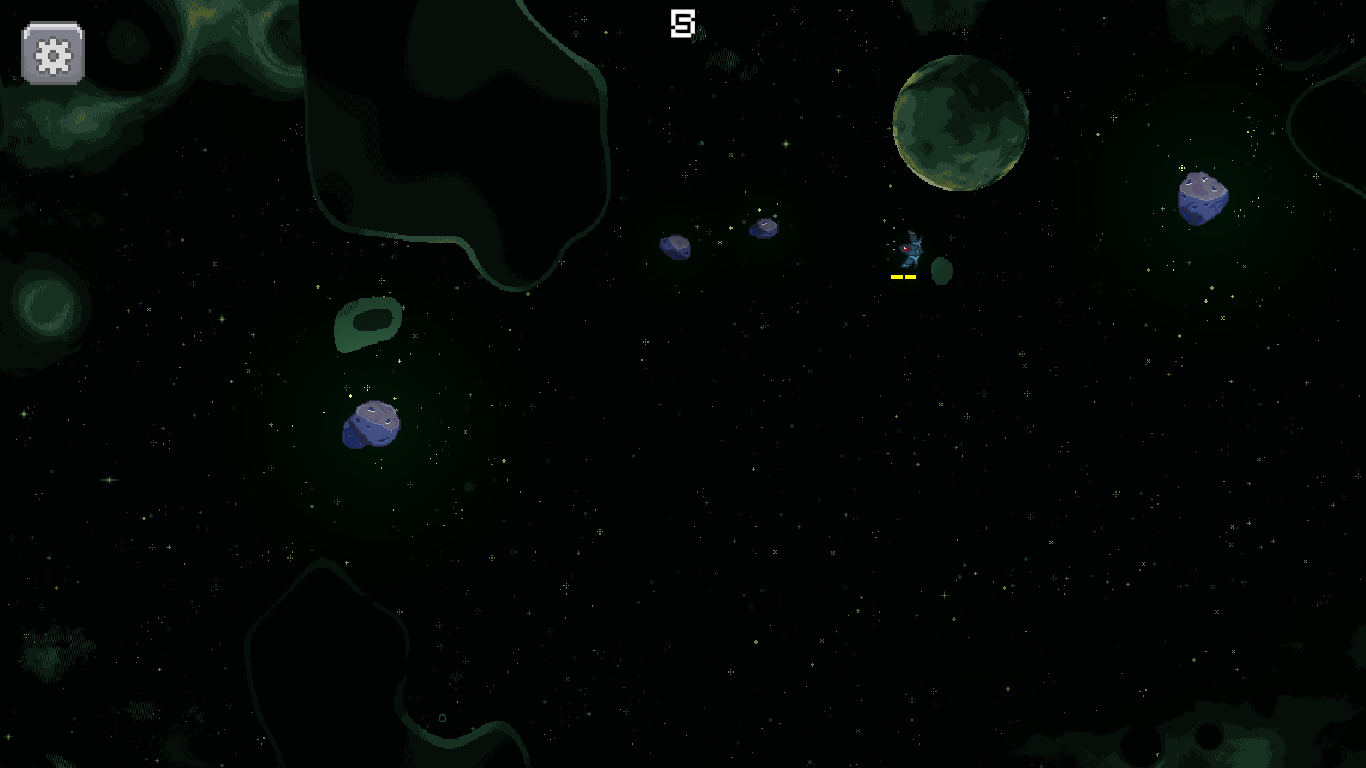Click the yellow segmented energy bar
Viewport: 1366px width, 768px height.
coord(903,277)
